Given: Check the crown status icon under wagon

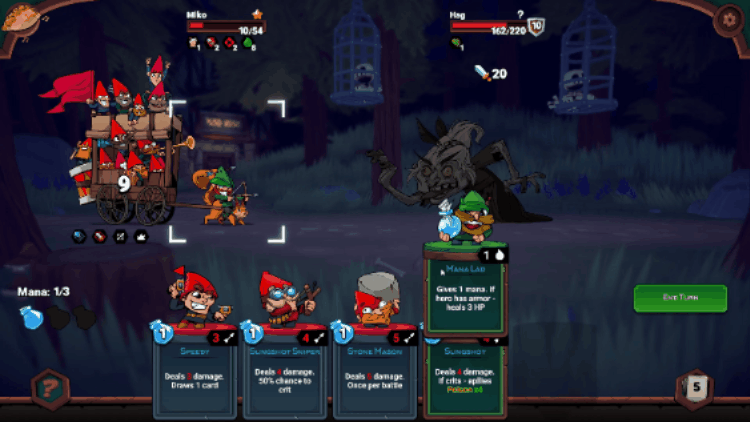Looking at the screenshot, I should (141, 236).
